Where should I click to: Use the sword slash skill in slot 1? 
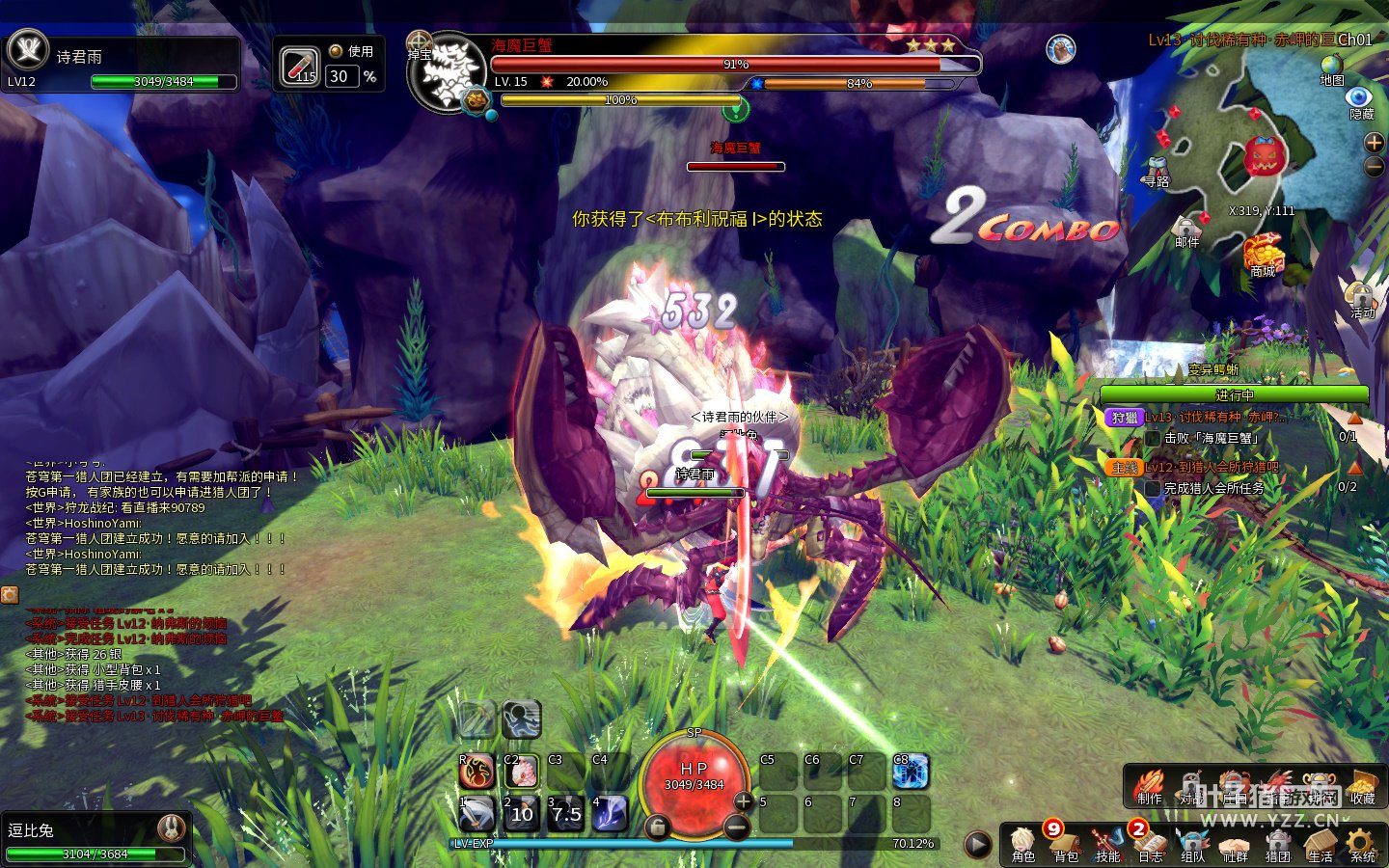(477, 814)
